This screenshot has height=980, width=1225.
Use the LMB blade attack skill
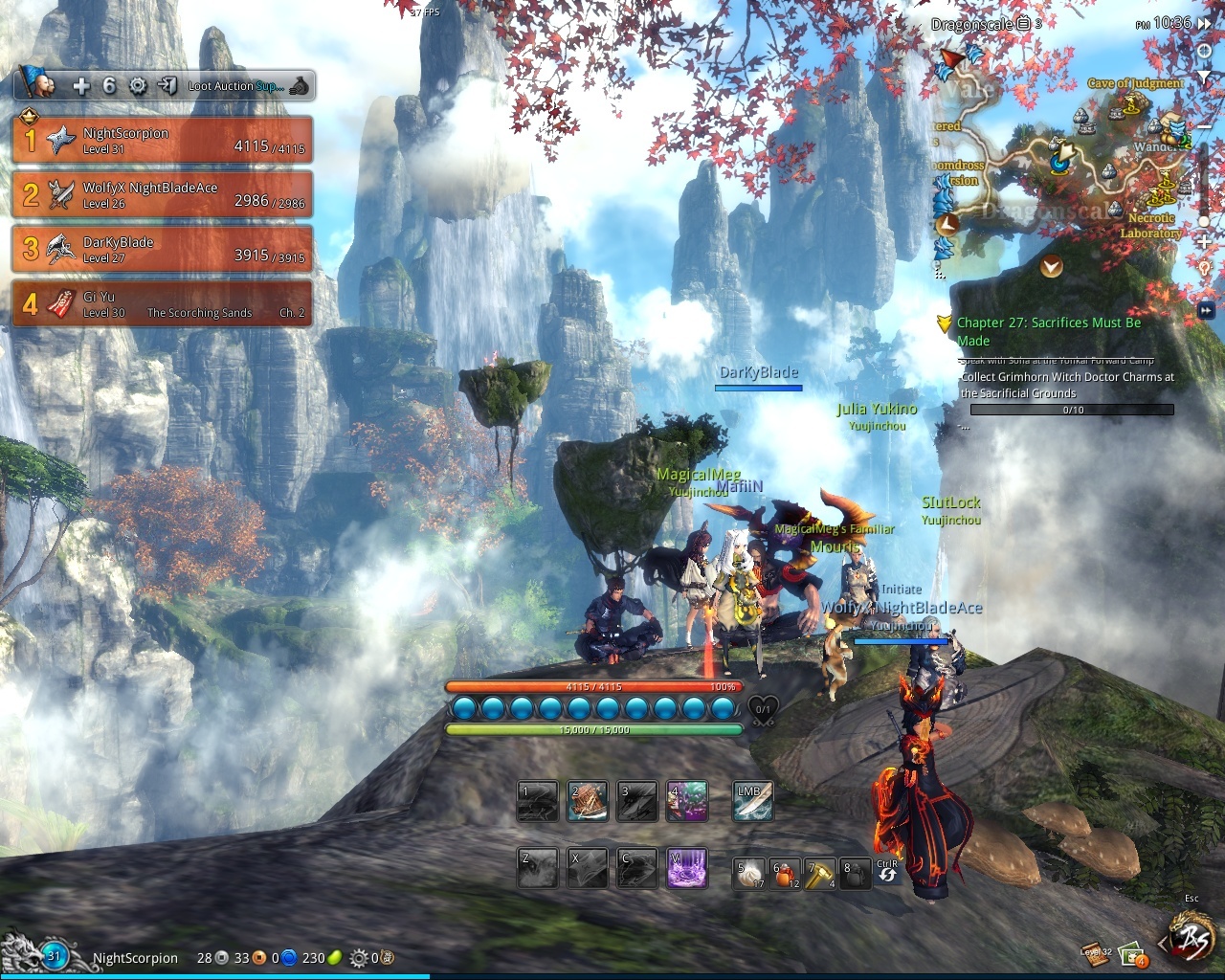[752, 802]
